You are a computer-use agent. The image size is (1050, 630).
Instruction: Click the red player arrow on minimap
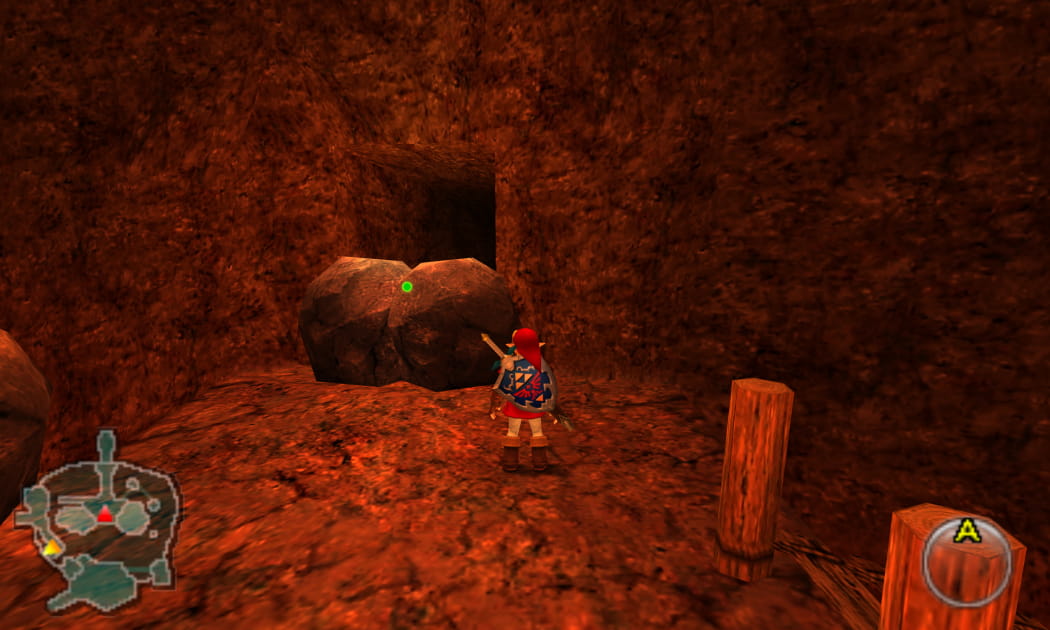pyautogui.click(x=105, y=515)
